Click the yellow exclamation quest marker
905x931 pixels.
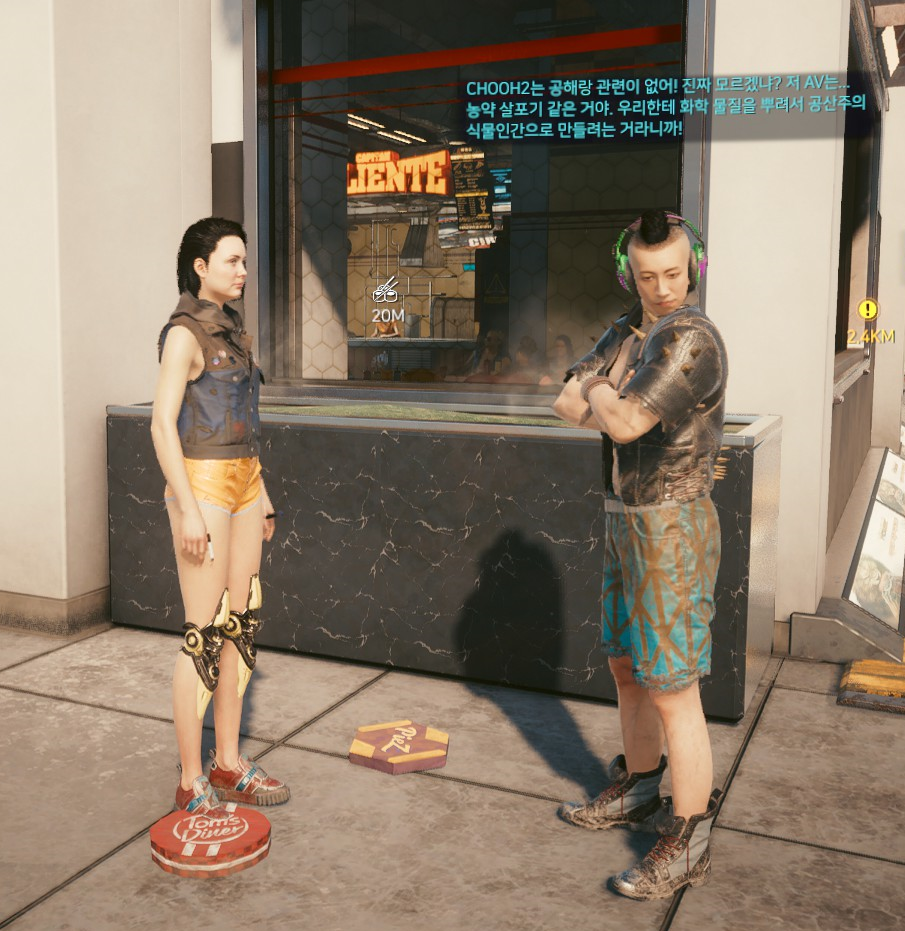867,310
